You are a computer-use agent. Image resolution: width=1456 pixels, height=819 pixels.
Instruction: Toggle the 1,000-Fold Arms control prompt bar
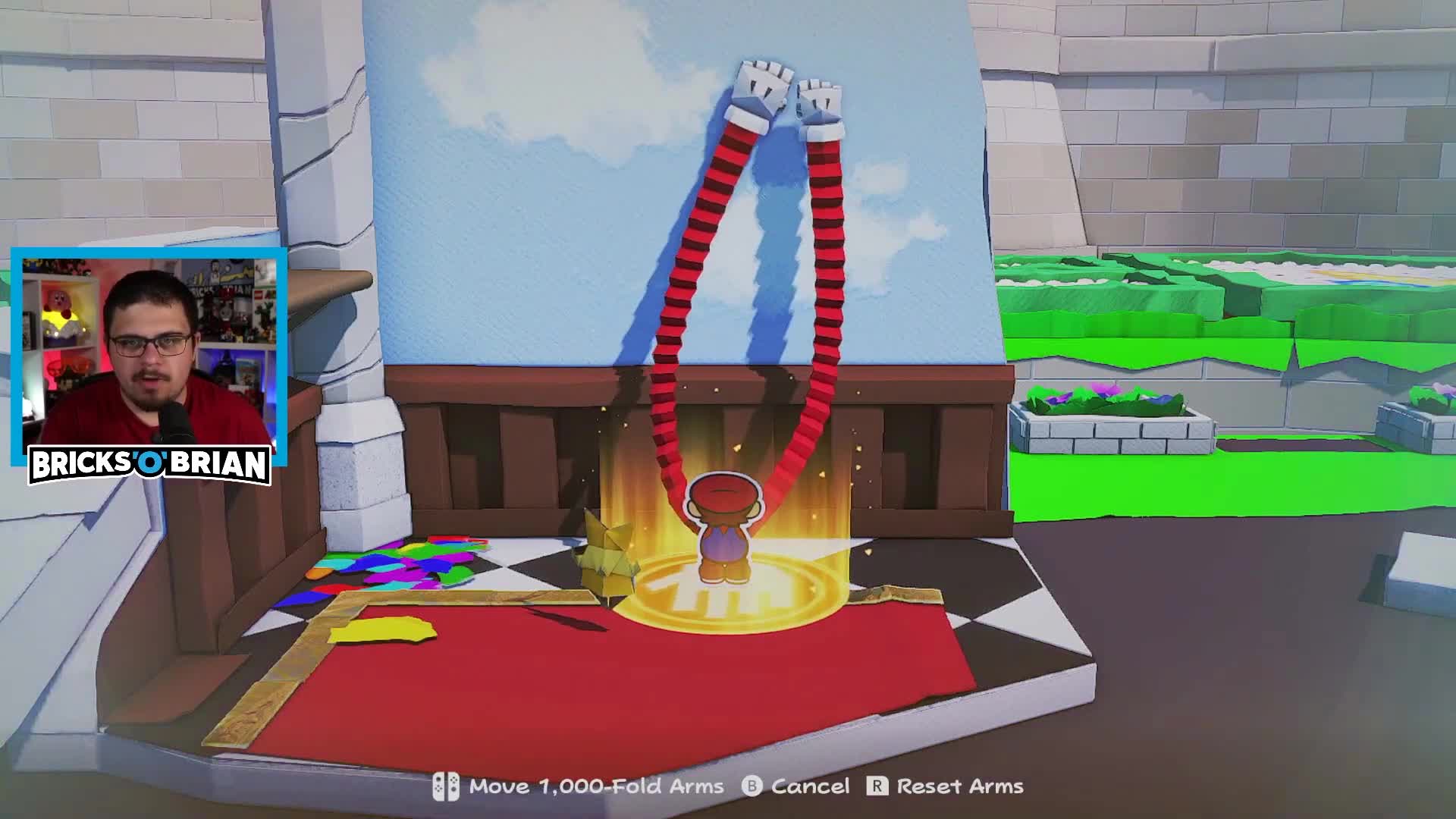(x=728, y=786)
